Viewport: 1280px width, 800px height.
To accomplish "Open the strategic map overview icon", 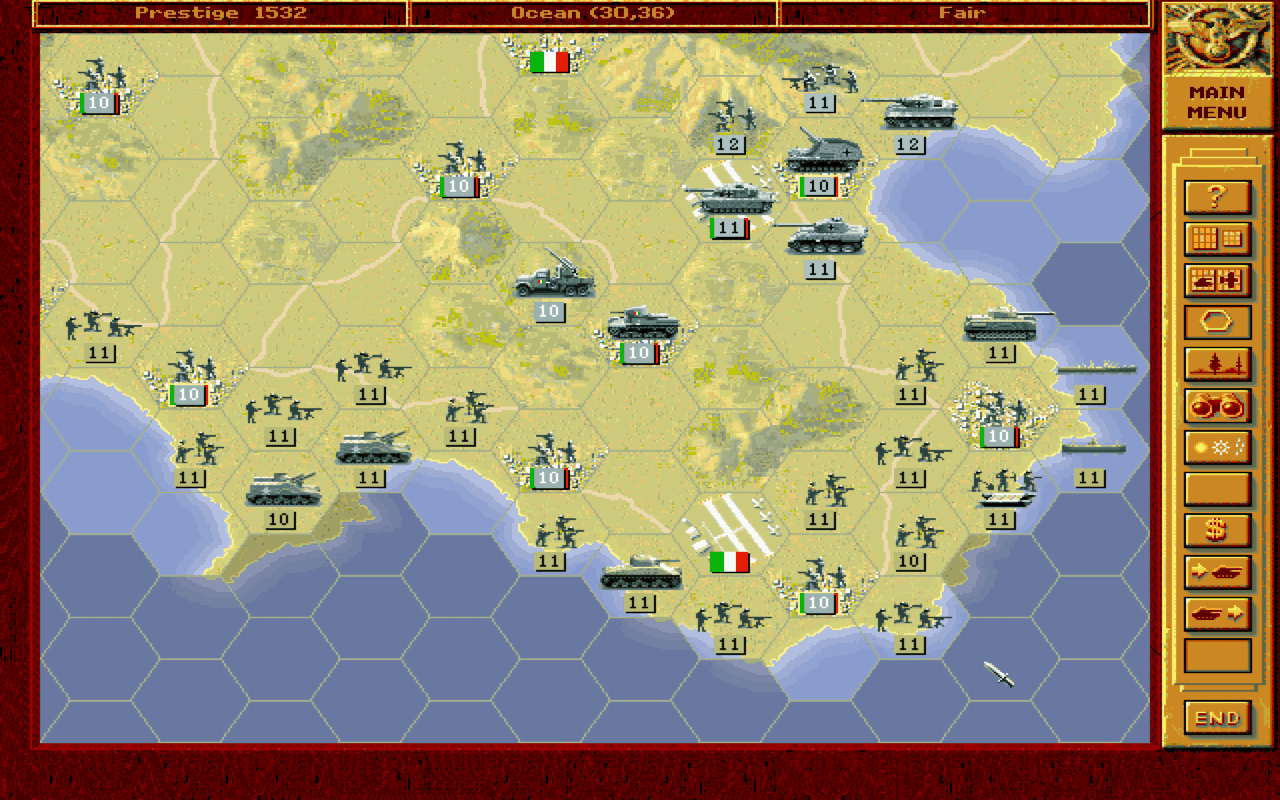I will (1217, 238).
